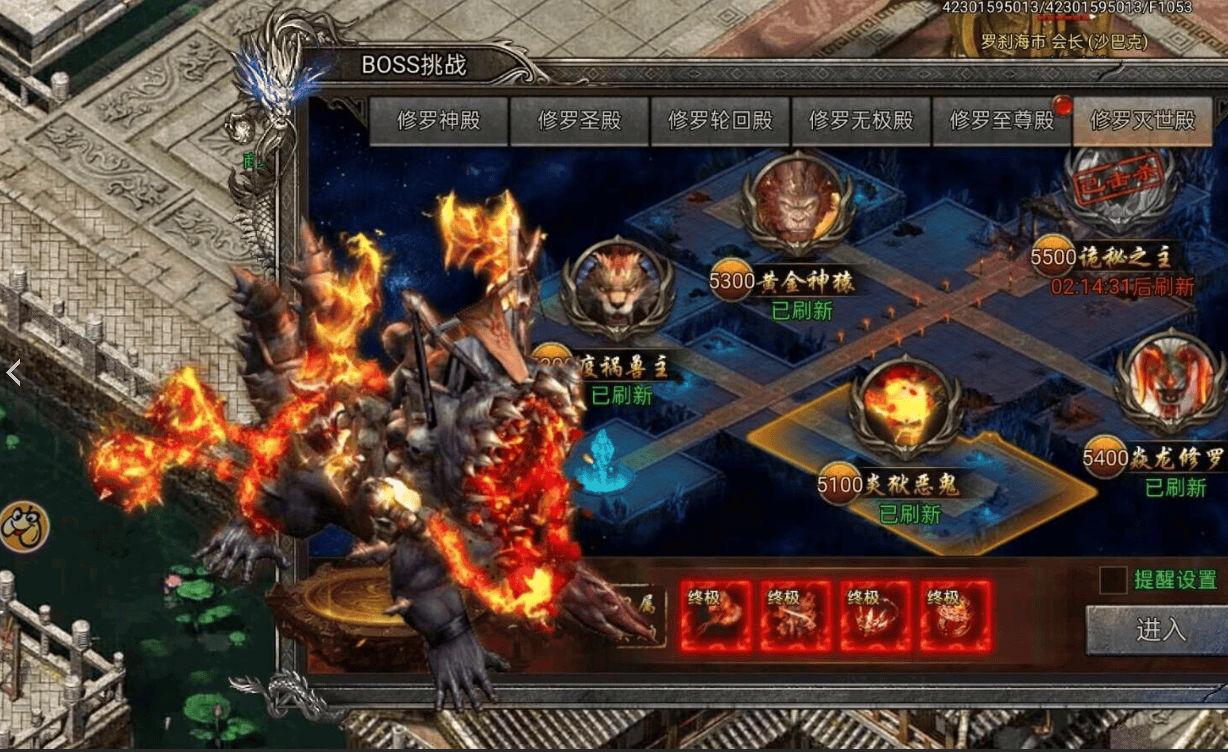
Task: Show the 修罗无极殿 boss list
Action: pyautogui.click(x=861, y=121)
